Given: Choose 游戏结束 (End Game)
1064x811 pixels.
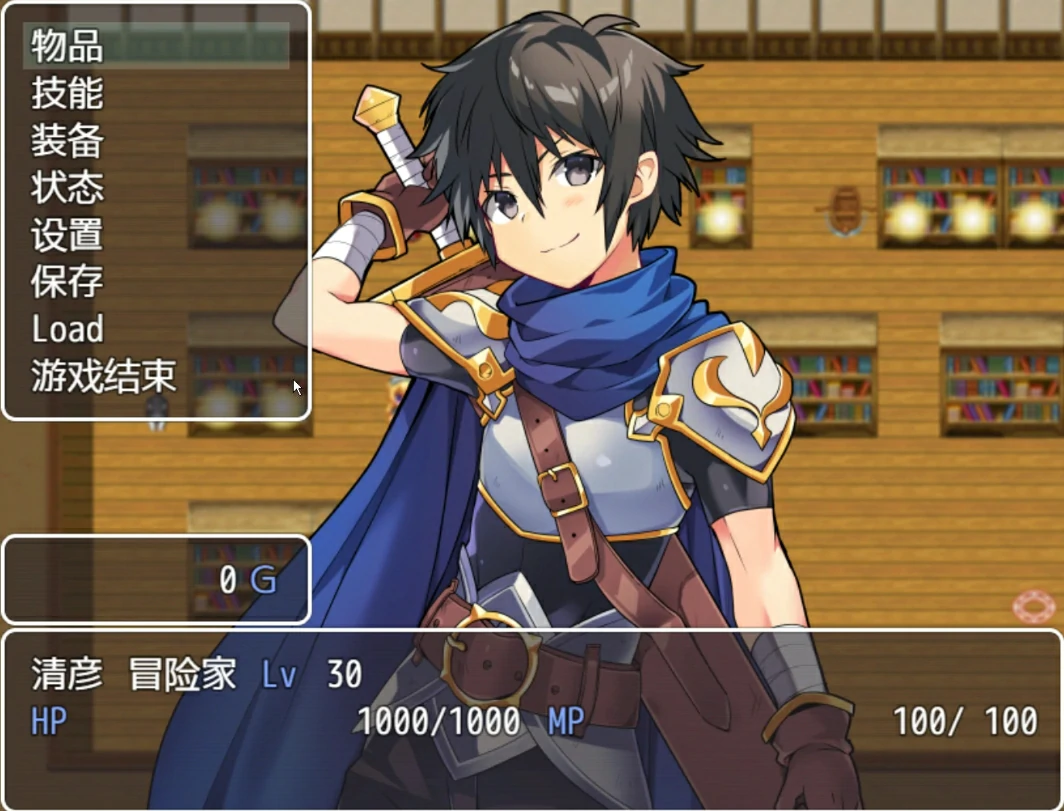Looking at the screenshot, I should (103, 376).
